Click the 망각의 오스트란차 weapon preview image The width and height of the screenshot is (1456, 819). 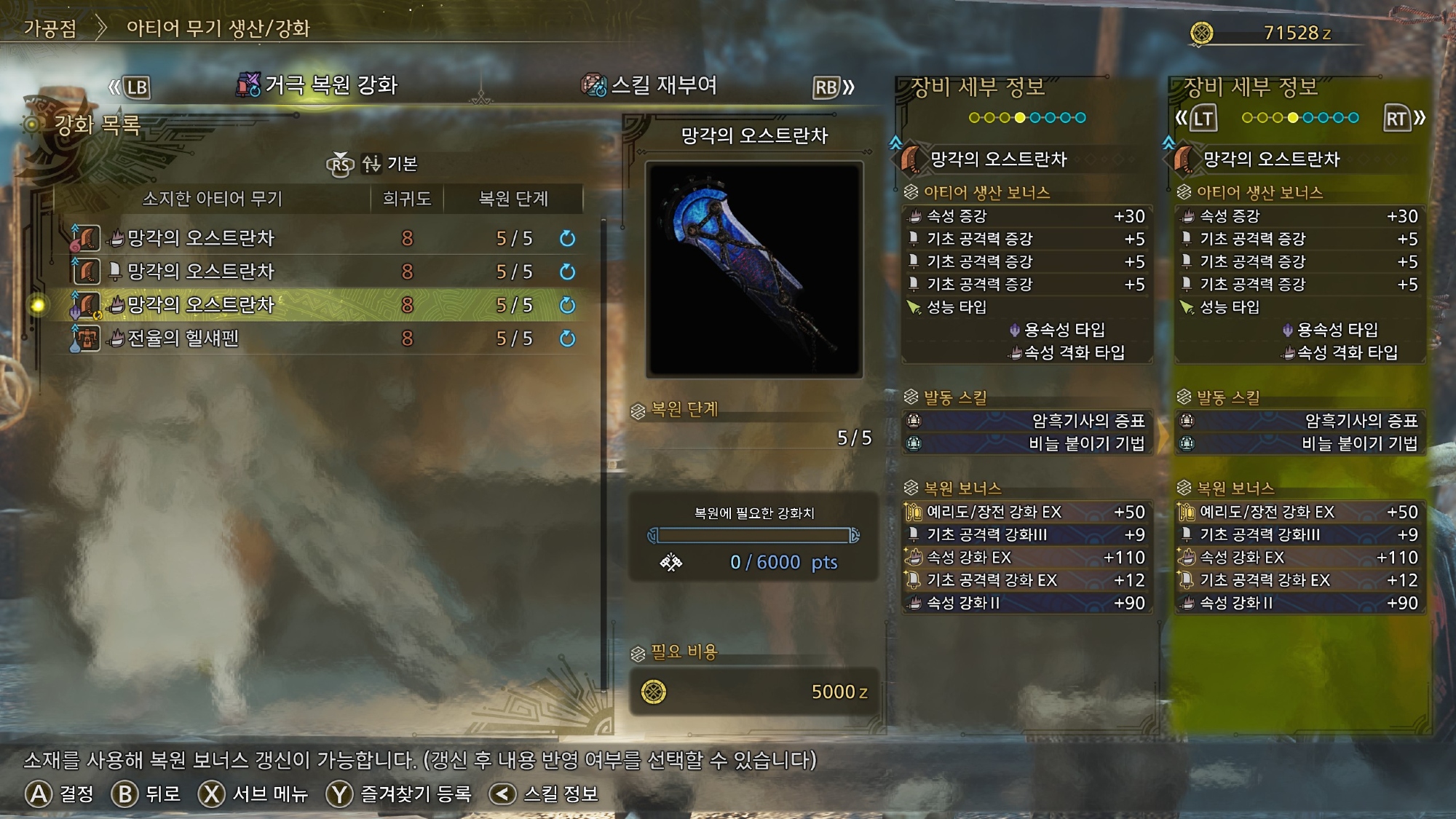click(x=754, y=269)
